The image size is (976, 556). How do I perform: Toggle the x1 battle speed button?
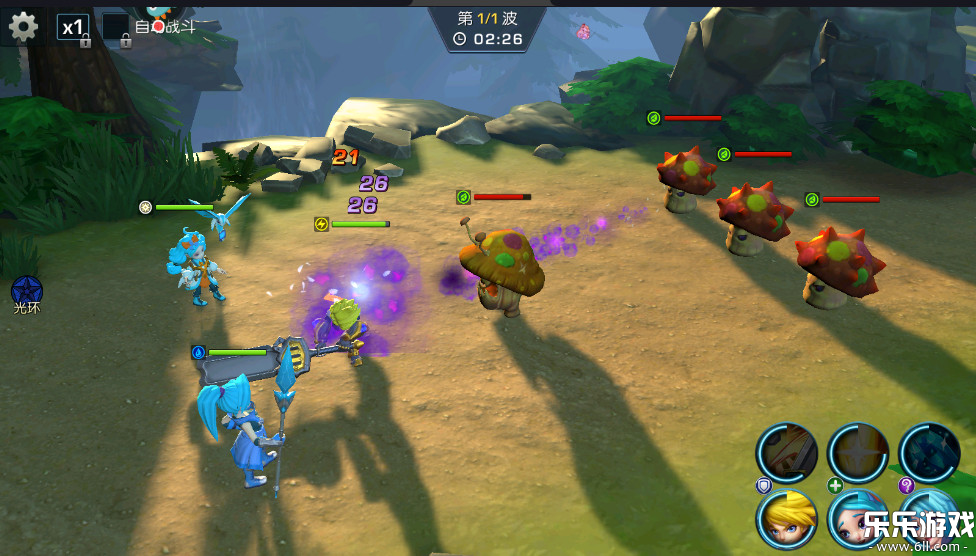click(72, 27)
